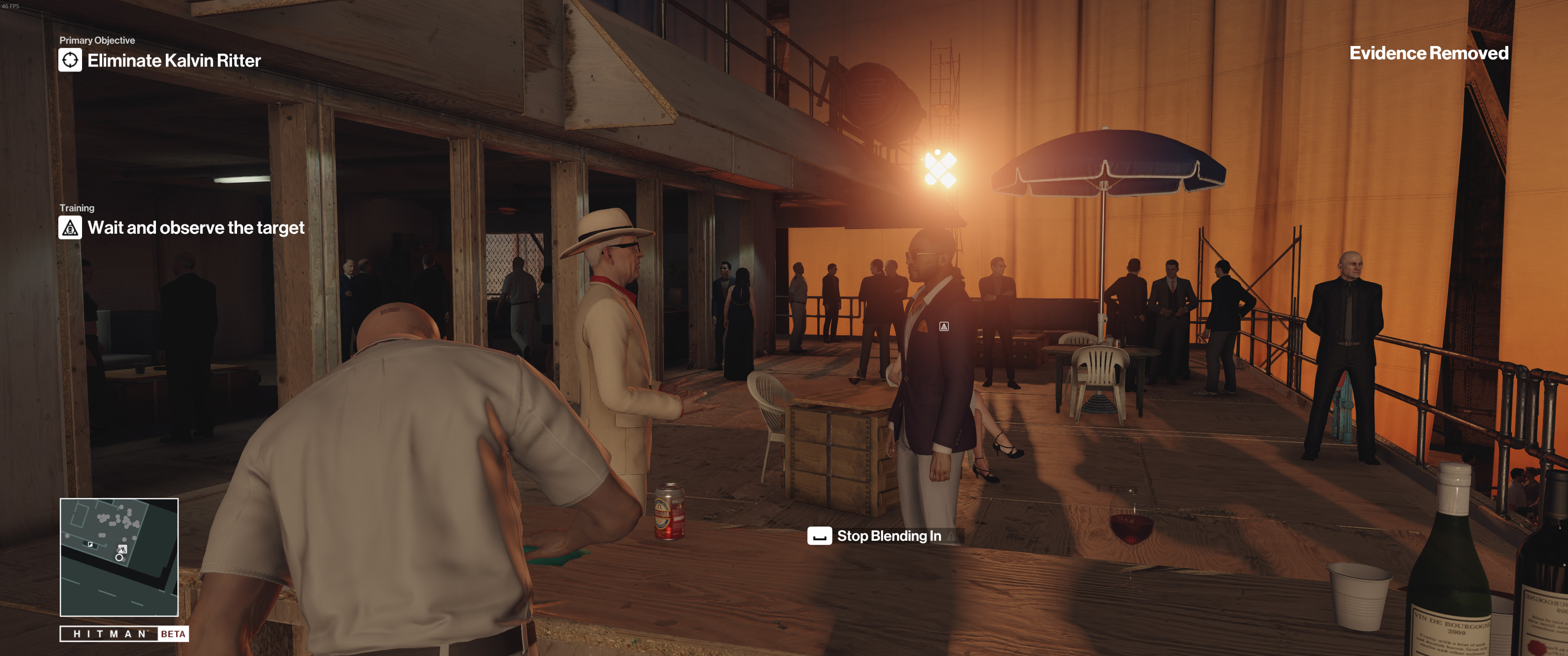Viewport: 1568px width, 656px height.
Task: Click the primary objective crosshair icon
Action: point(70,60)
